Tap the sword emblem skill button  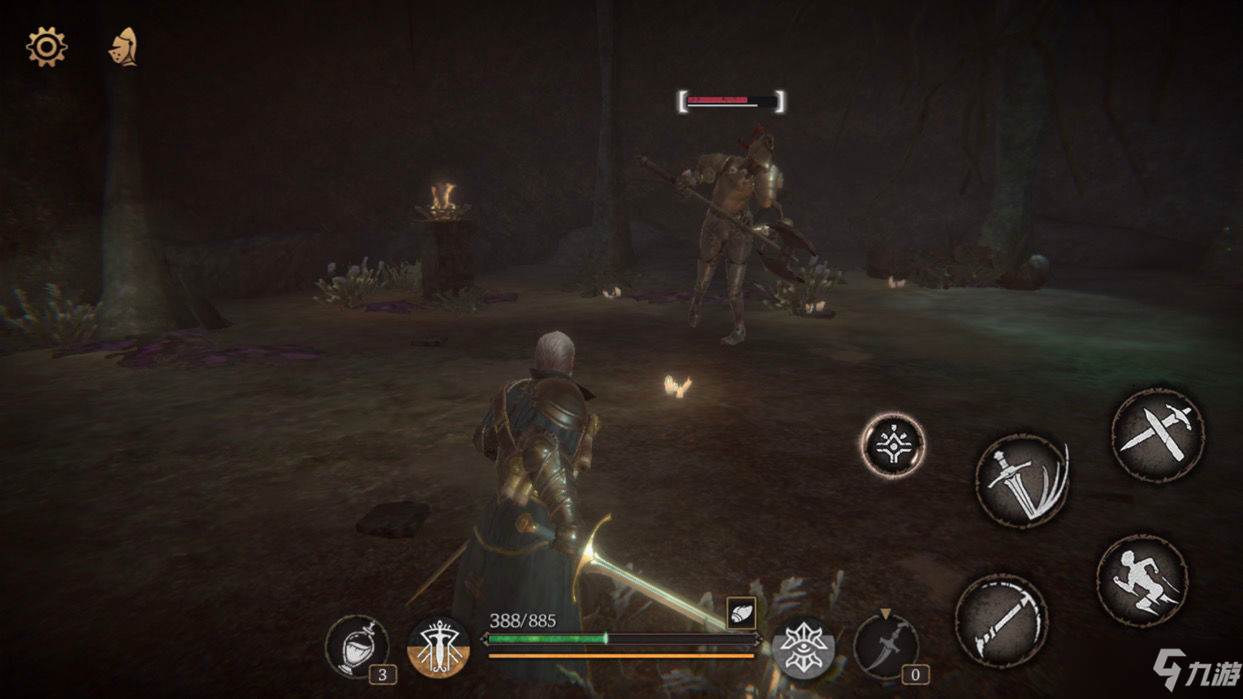(x=439, y=646)
